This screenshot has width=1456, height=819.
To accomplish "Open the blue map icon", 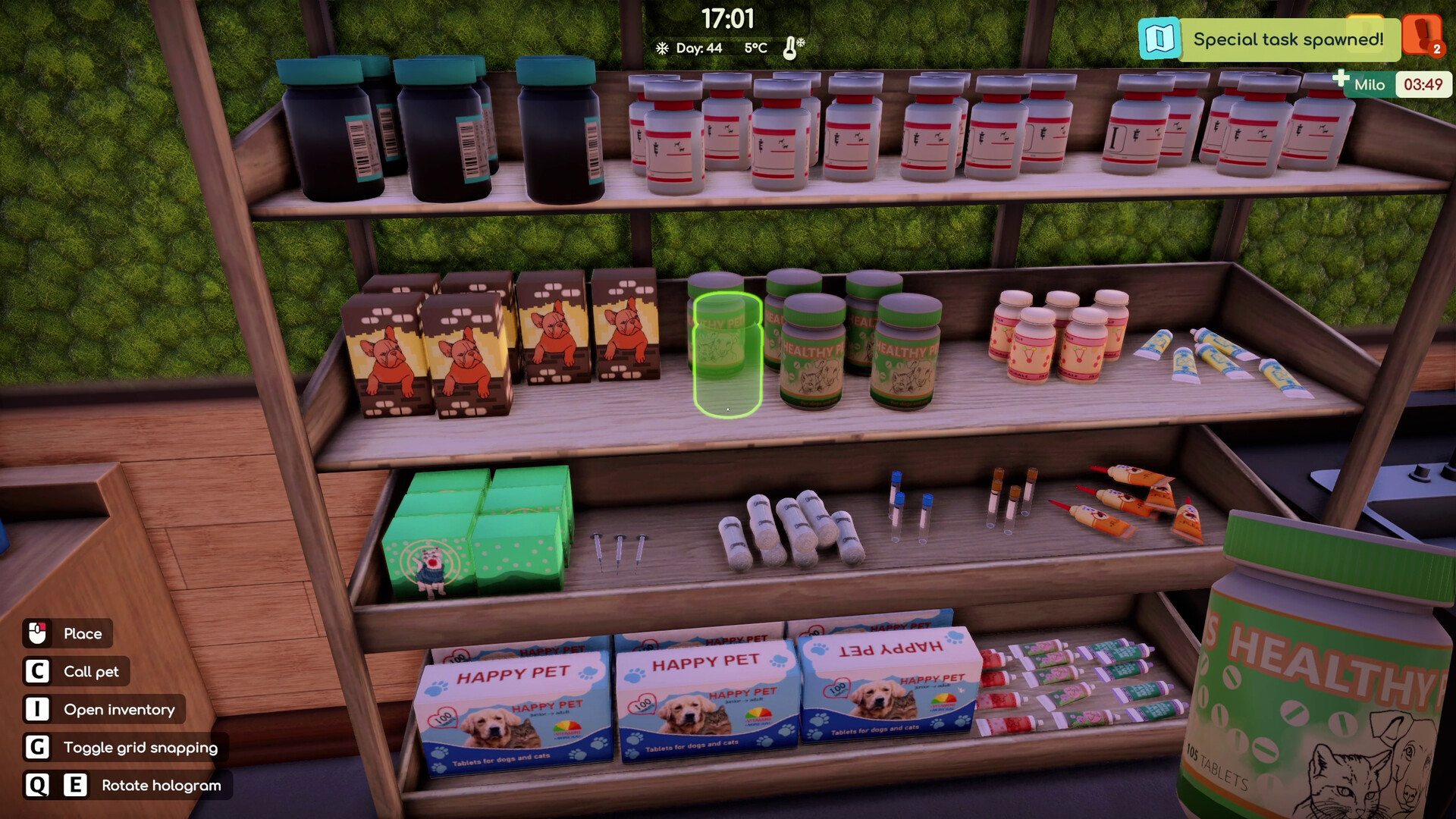I will pyautogui.click(x=1159, y=39).
